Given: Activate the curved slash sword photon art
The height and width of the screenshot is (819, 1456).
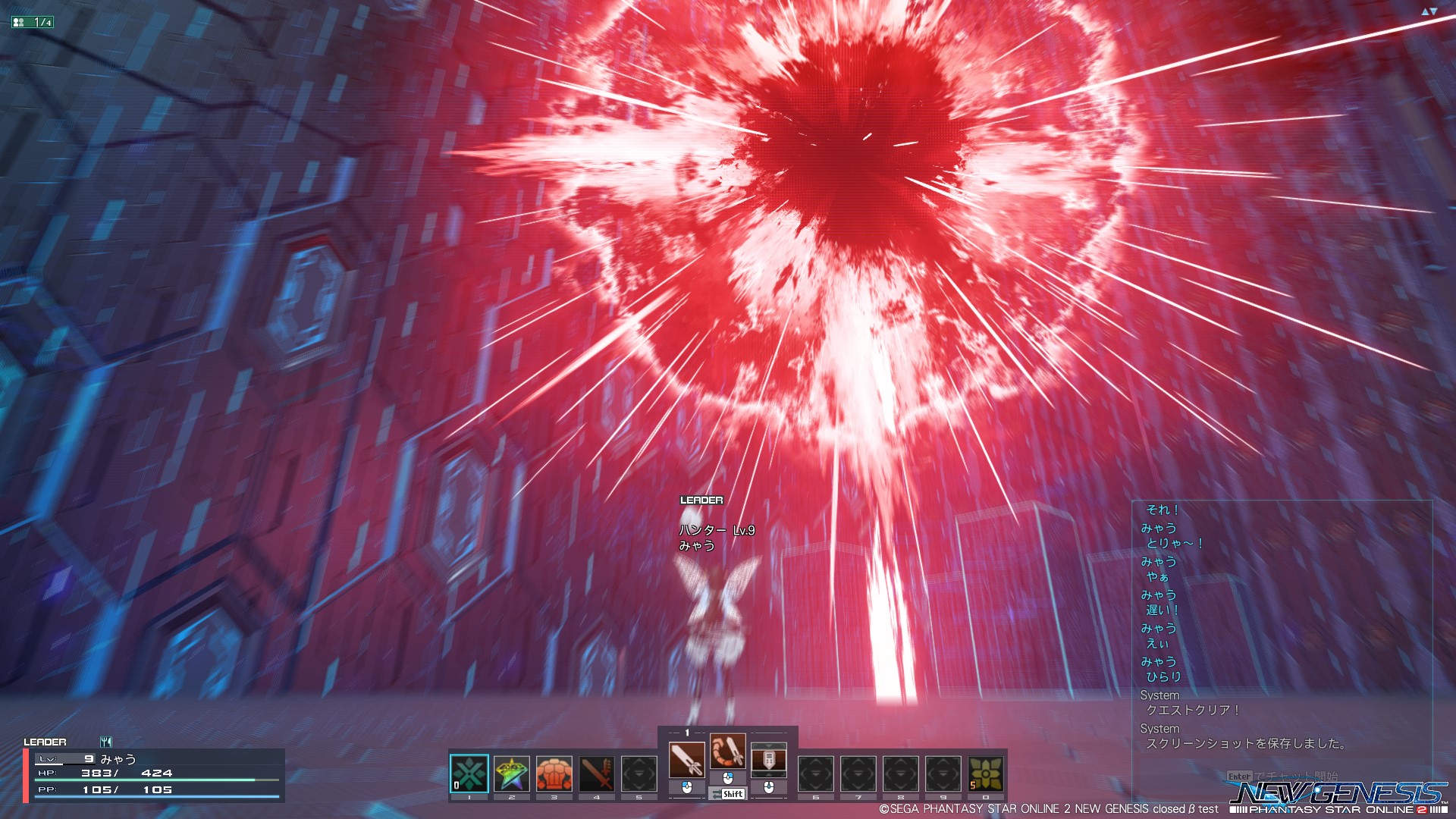Looking at the screenshot, I should tap(728, 752).
